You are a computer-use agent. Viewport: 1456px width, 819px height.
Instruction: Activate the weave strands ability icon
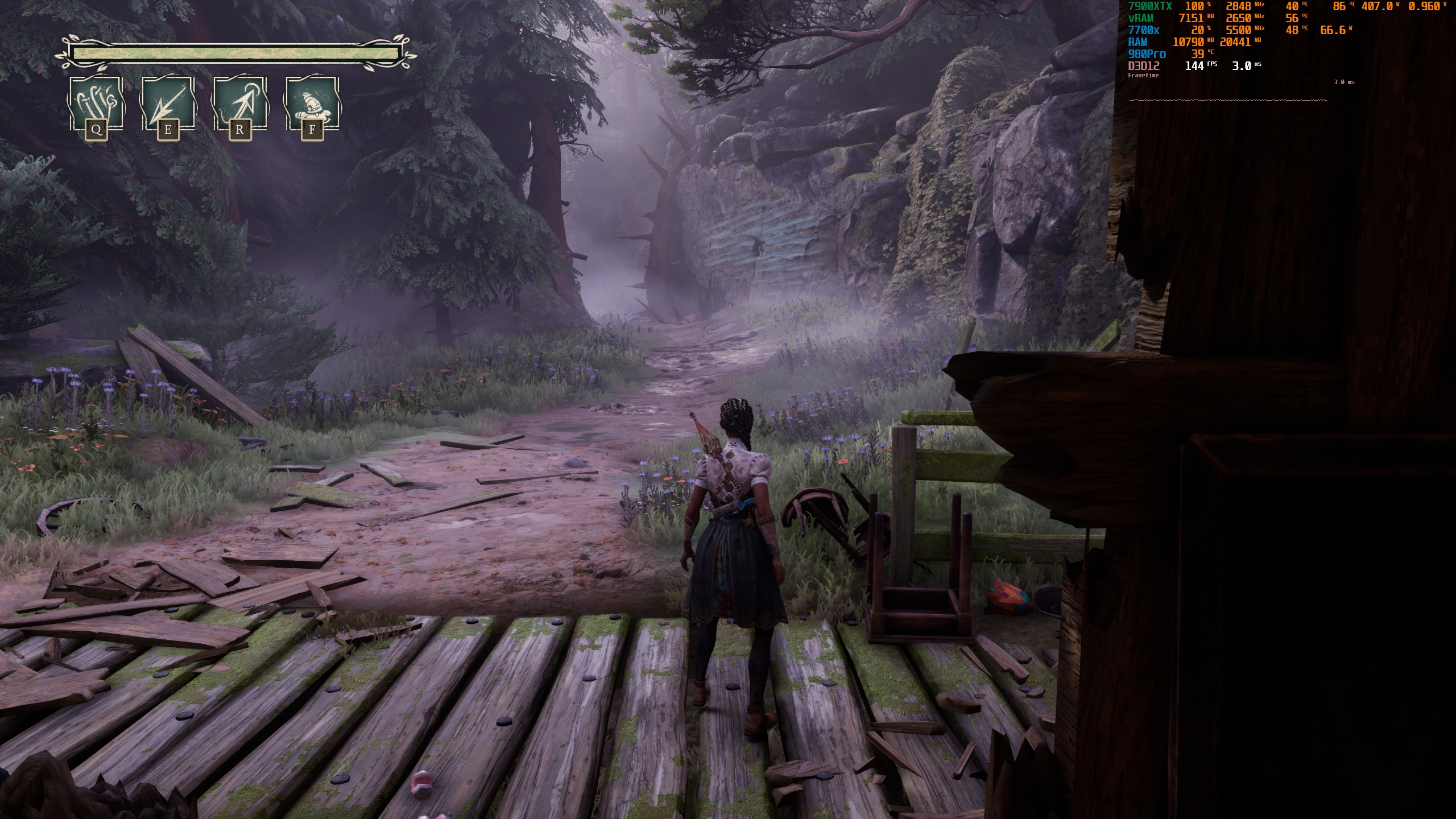pyautogui.click(x=96, y=104)
